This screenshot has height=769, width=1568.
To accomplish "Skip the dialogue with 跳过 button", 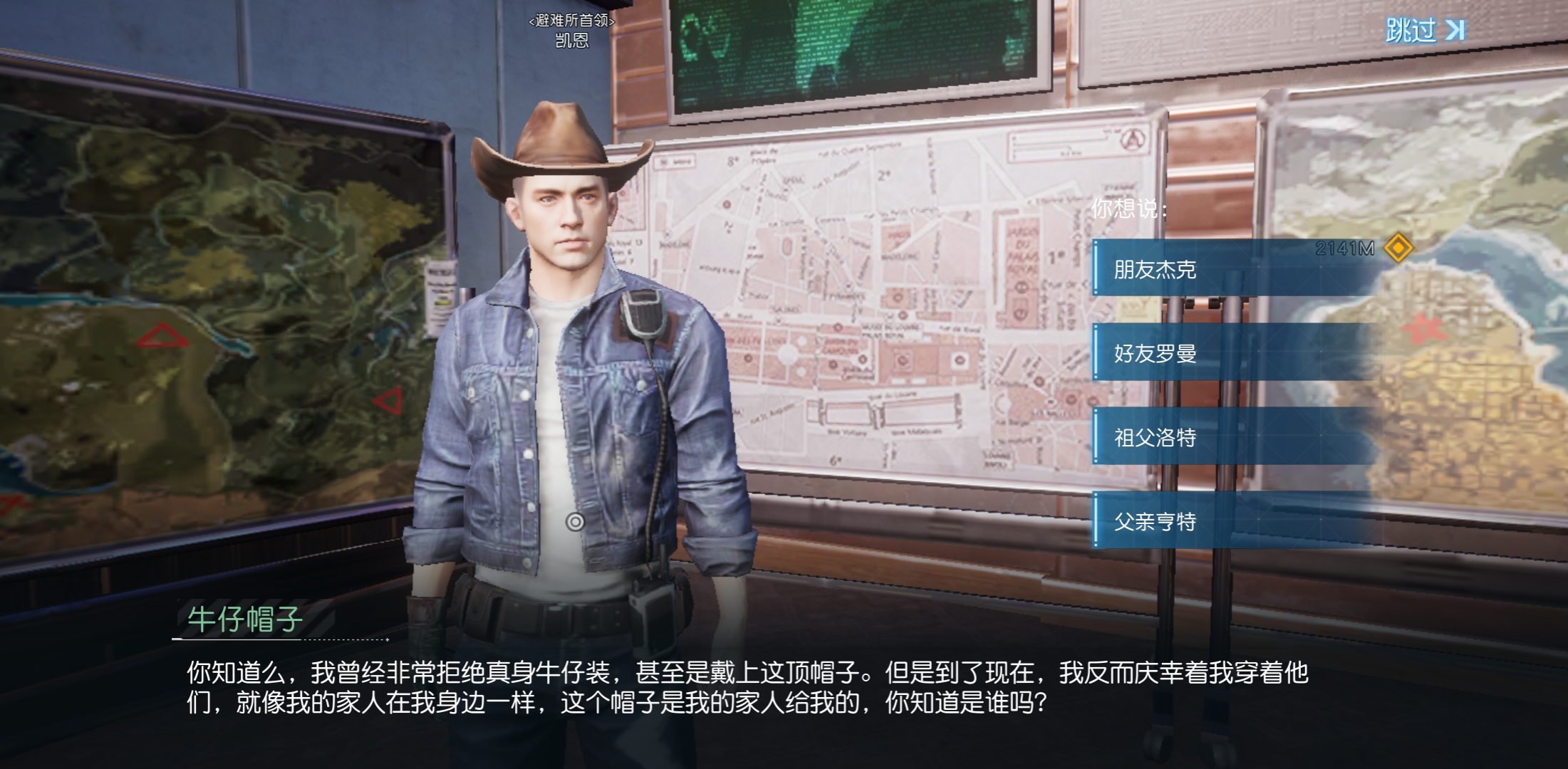I will click(1424, 30).
